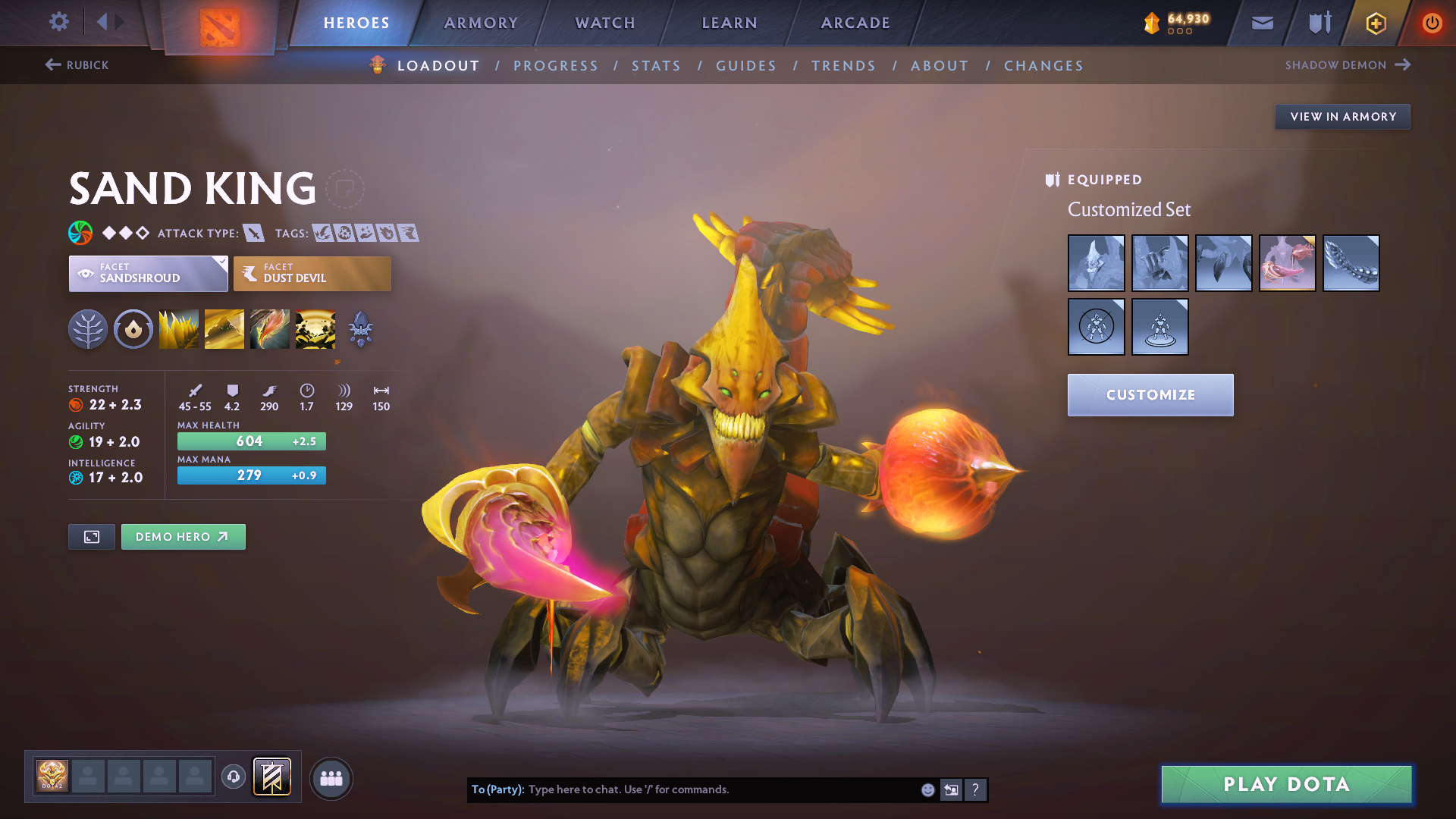View the hero Guides section
Image resolution: width=1456 pixels, height=819 pixels.
point(746,66)
